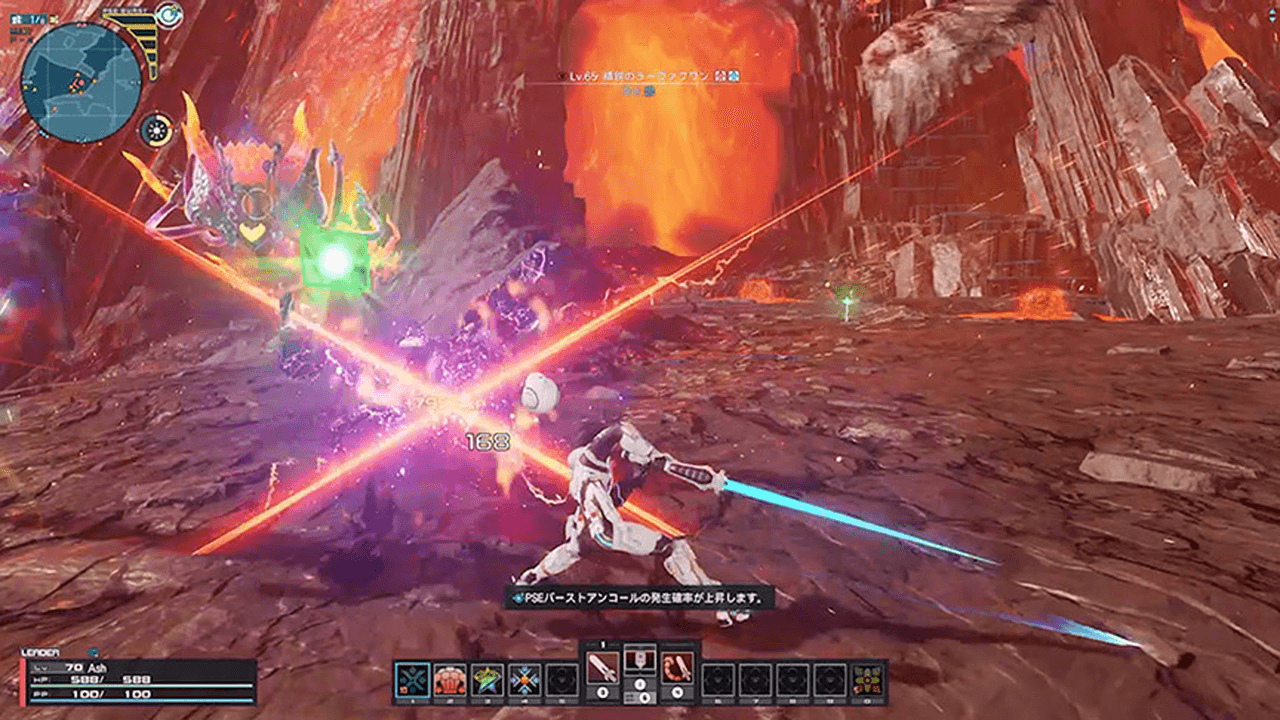The width and height of the screenshot is (1280, 720).
Task: Select the orange curved weapon action slot
Action: click(x=677, y=668)
